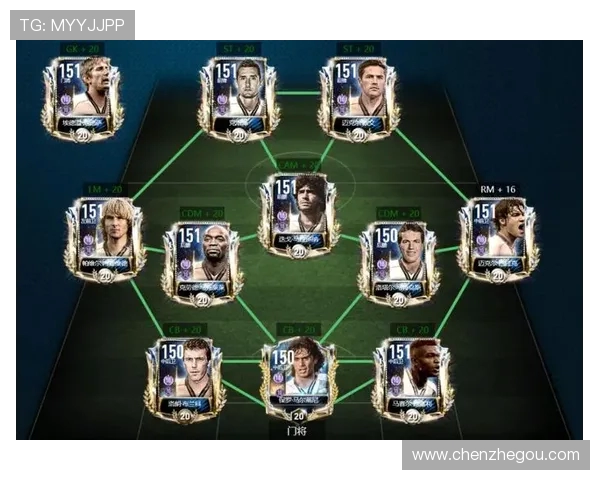Image resolution: width=600 pixels, height=480 pixels.
Task: Select the Maradona CAM card
Action: click(298, 214)
